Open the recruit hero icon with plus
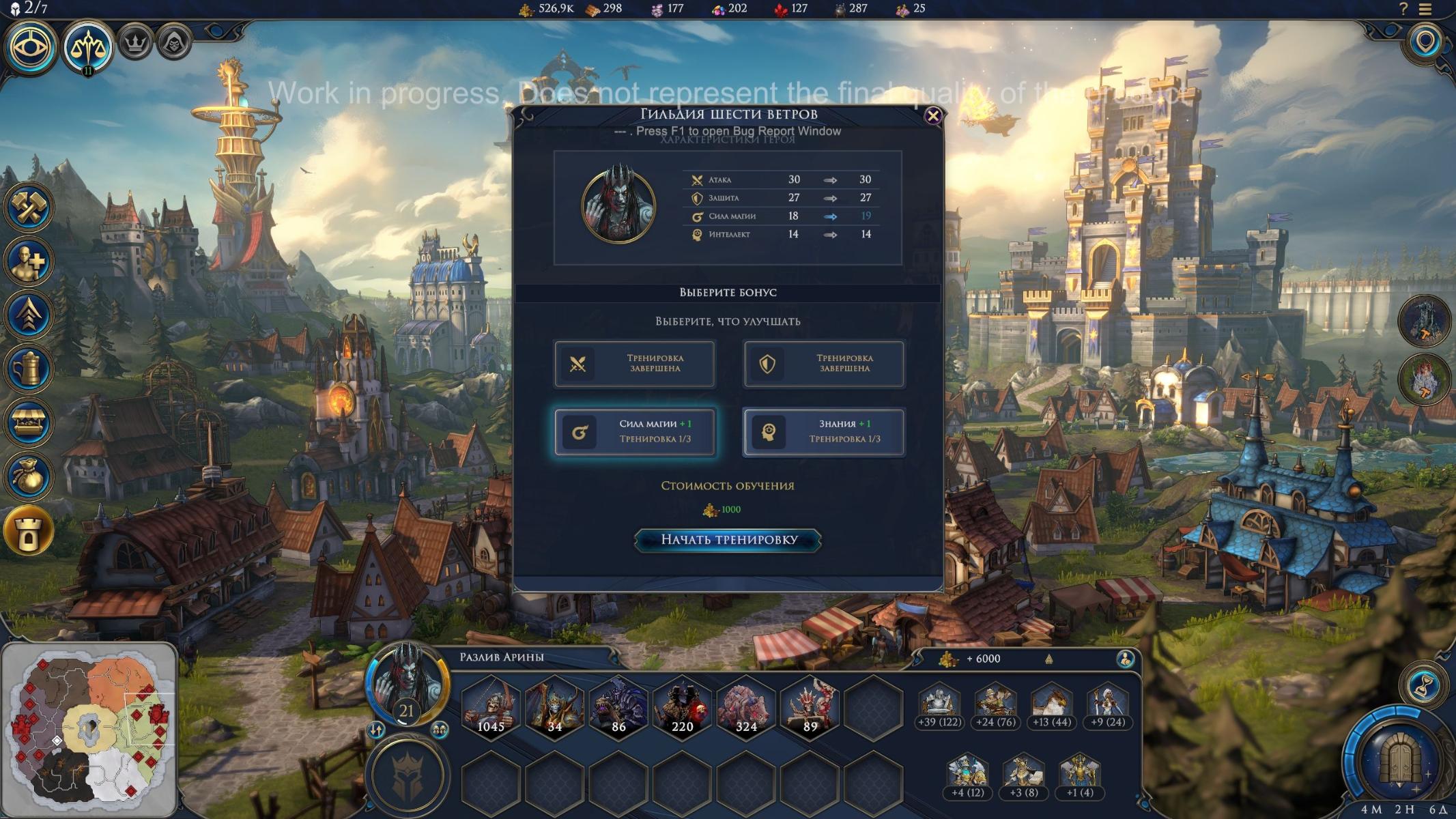1456x819 pixels. pos(29,261)
